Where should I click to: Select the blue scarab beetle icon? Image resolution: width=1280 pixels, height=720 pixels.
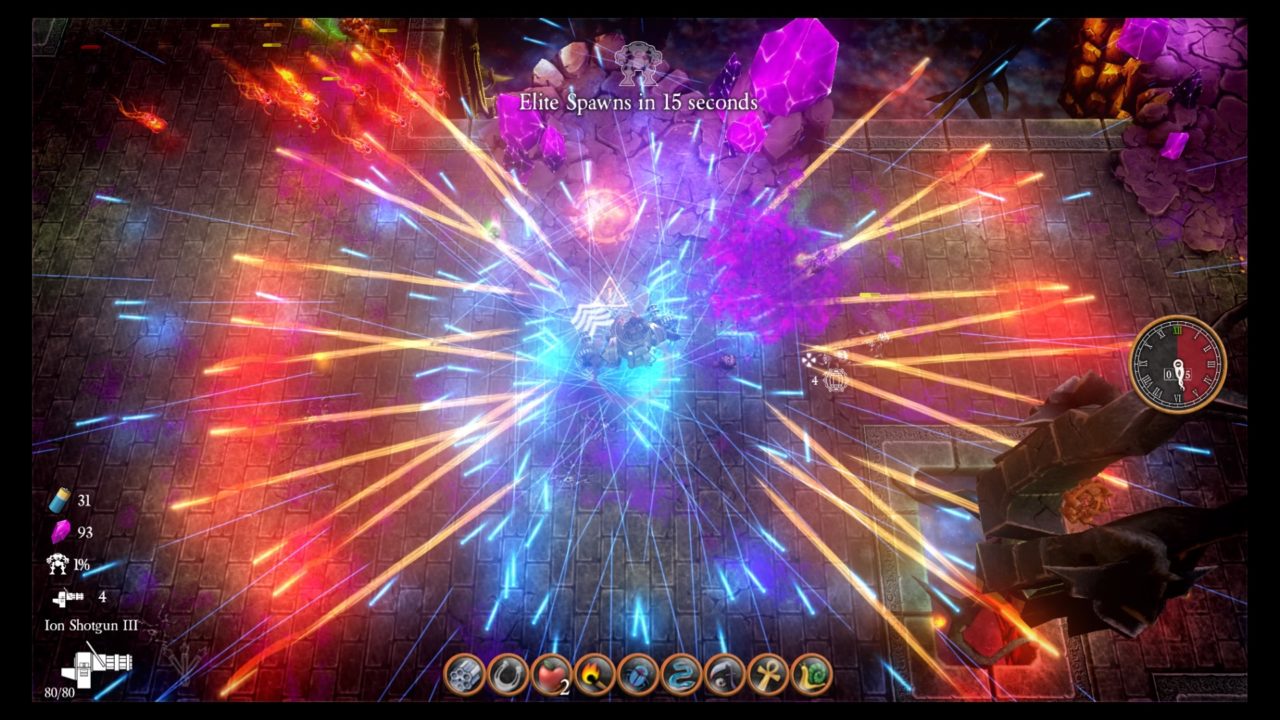[637, 675]
